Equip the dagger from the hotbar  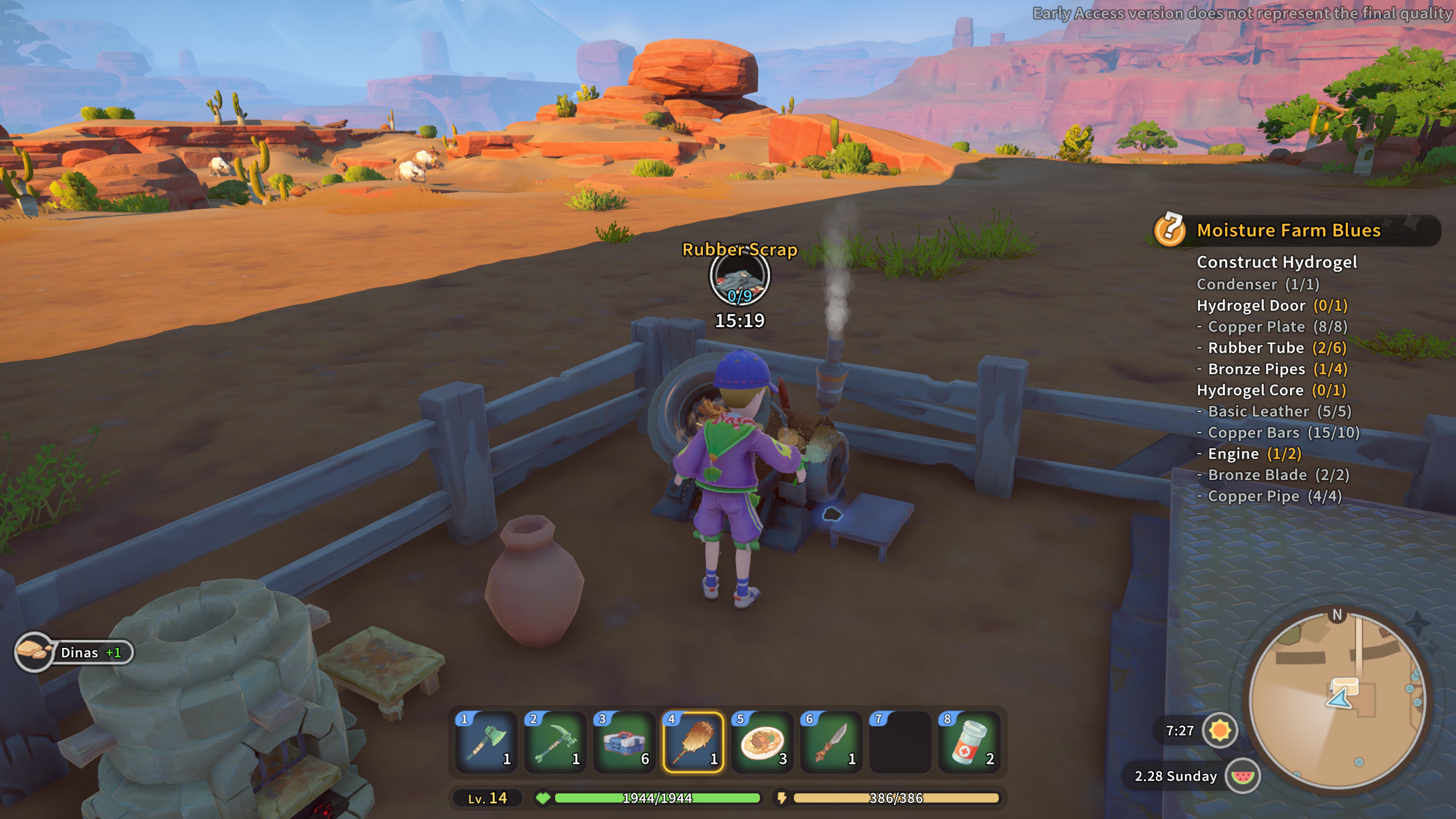[x=831, y=742]
